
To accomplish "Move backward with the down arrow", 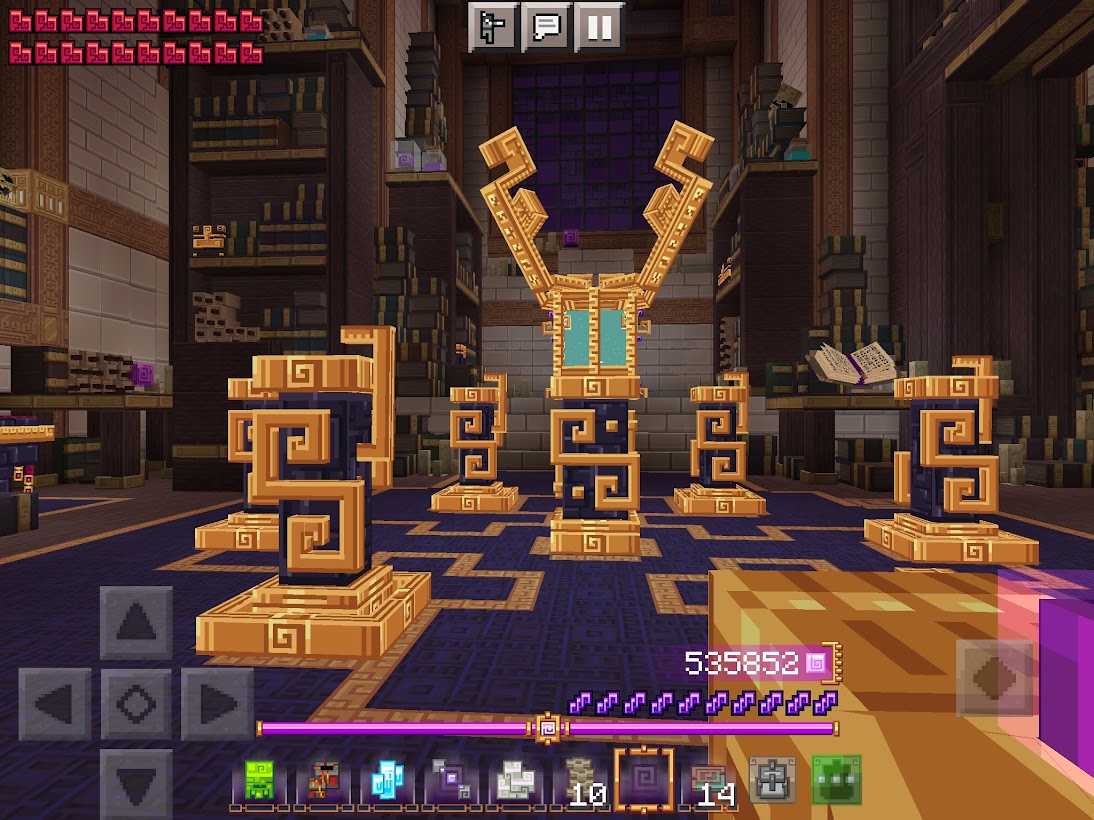I will 136,784.
